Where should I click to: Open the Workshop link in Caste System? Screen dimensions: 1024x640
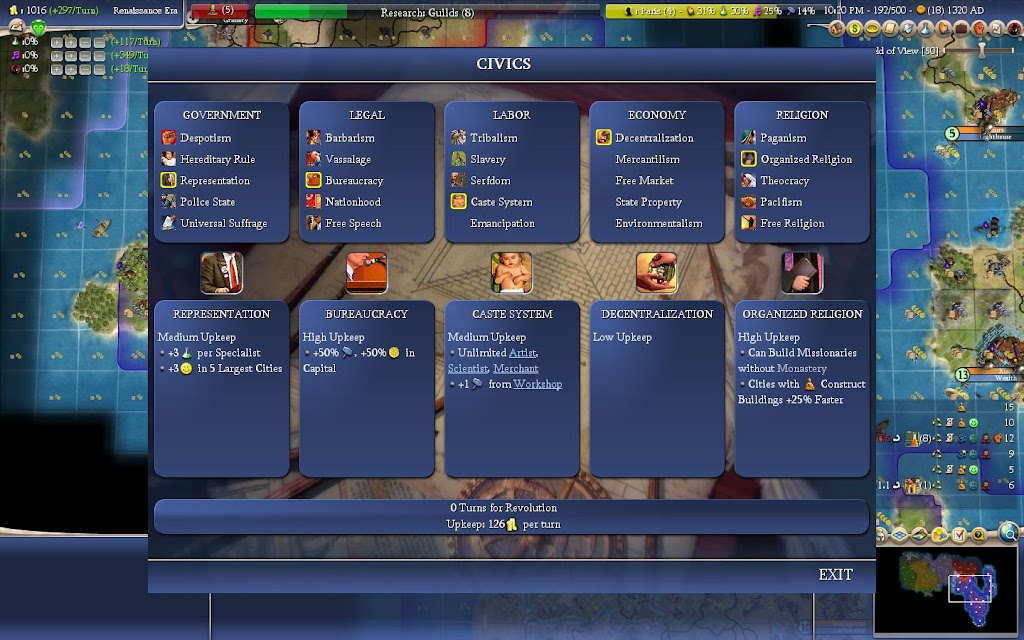pyautogui.click(x=537, y=384)
